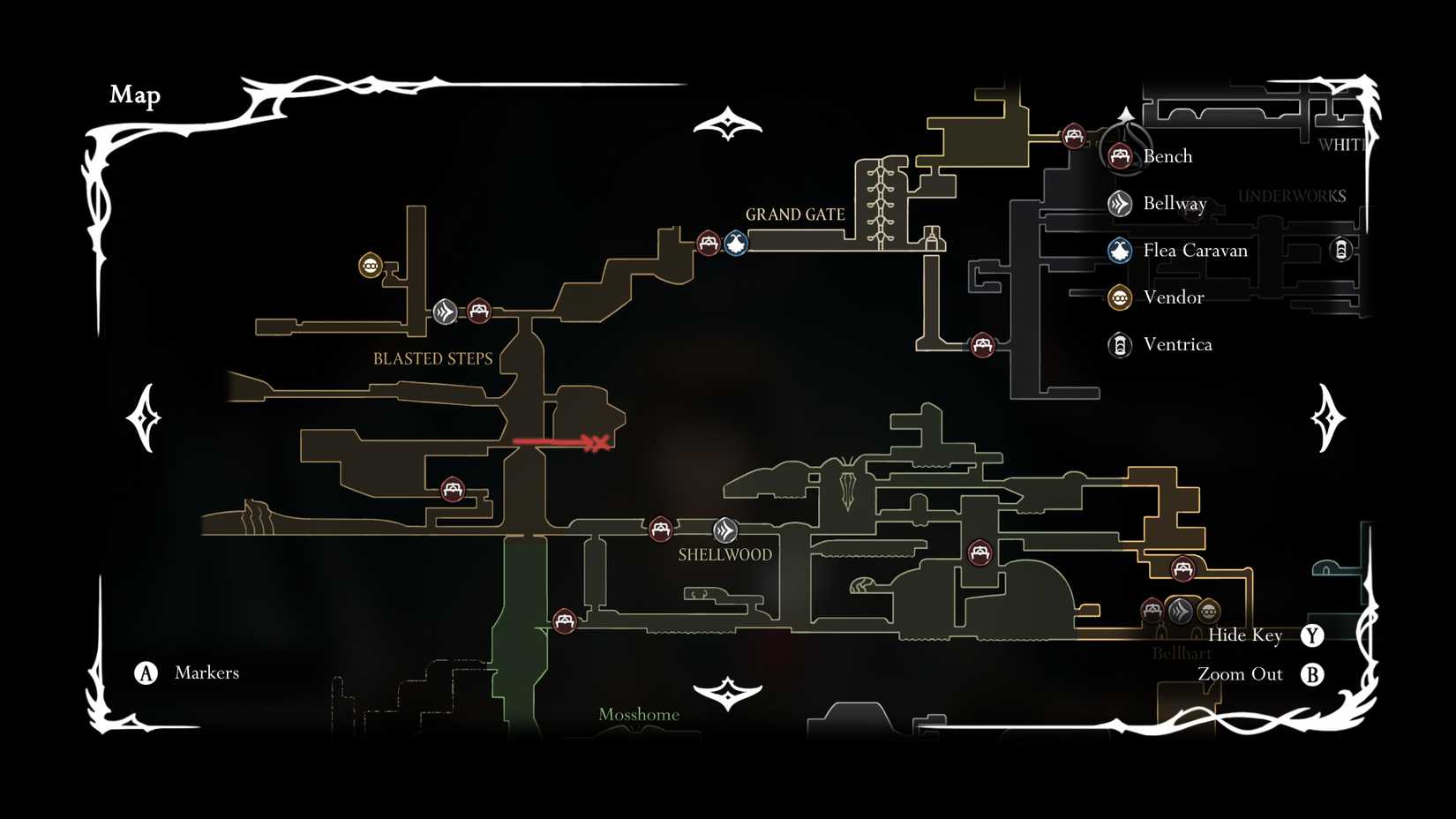
Task: Toggle the map key with Hide Key
Action: (1247, 635)
